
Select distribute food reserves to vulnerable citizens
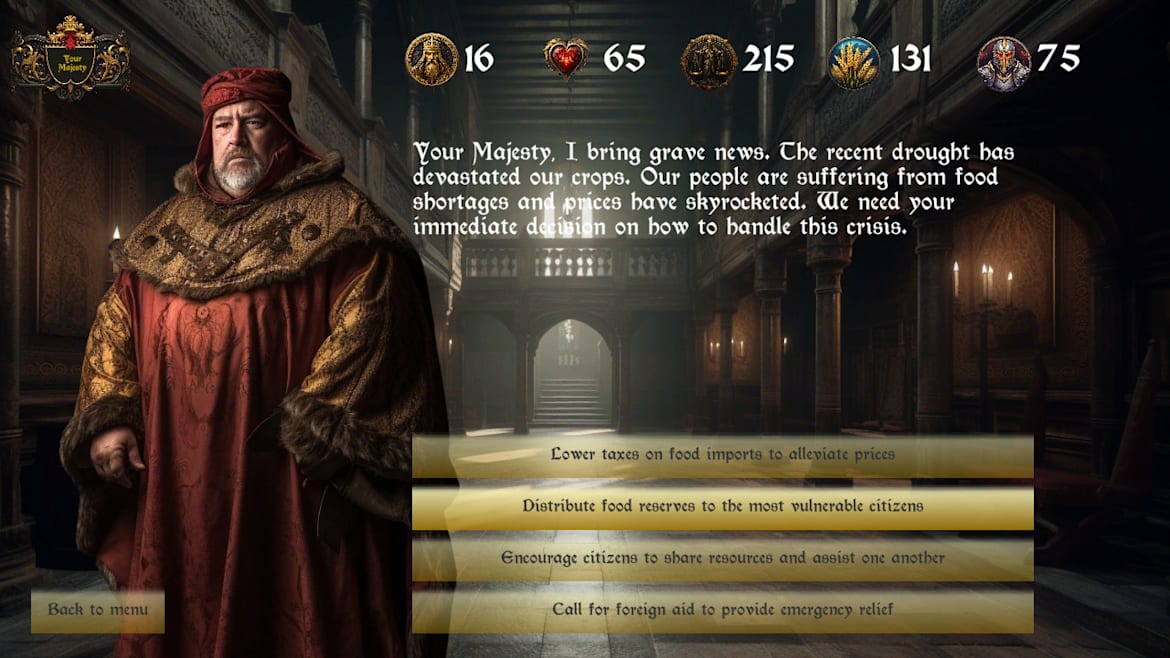point(722,507)
